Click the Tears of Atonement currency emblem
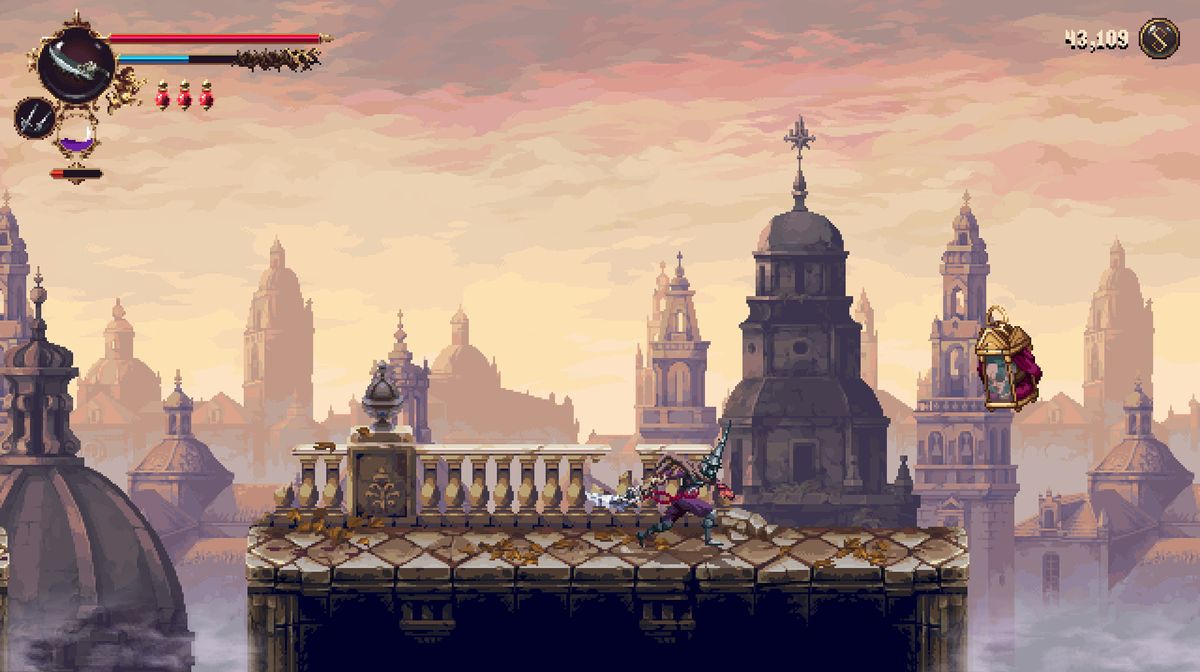Image resolution: width=1200 pixels, height=672 pixels. (1159, 39)
